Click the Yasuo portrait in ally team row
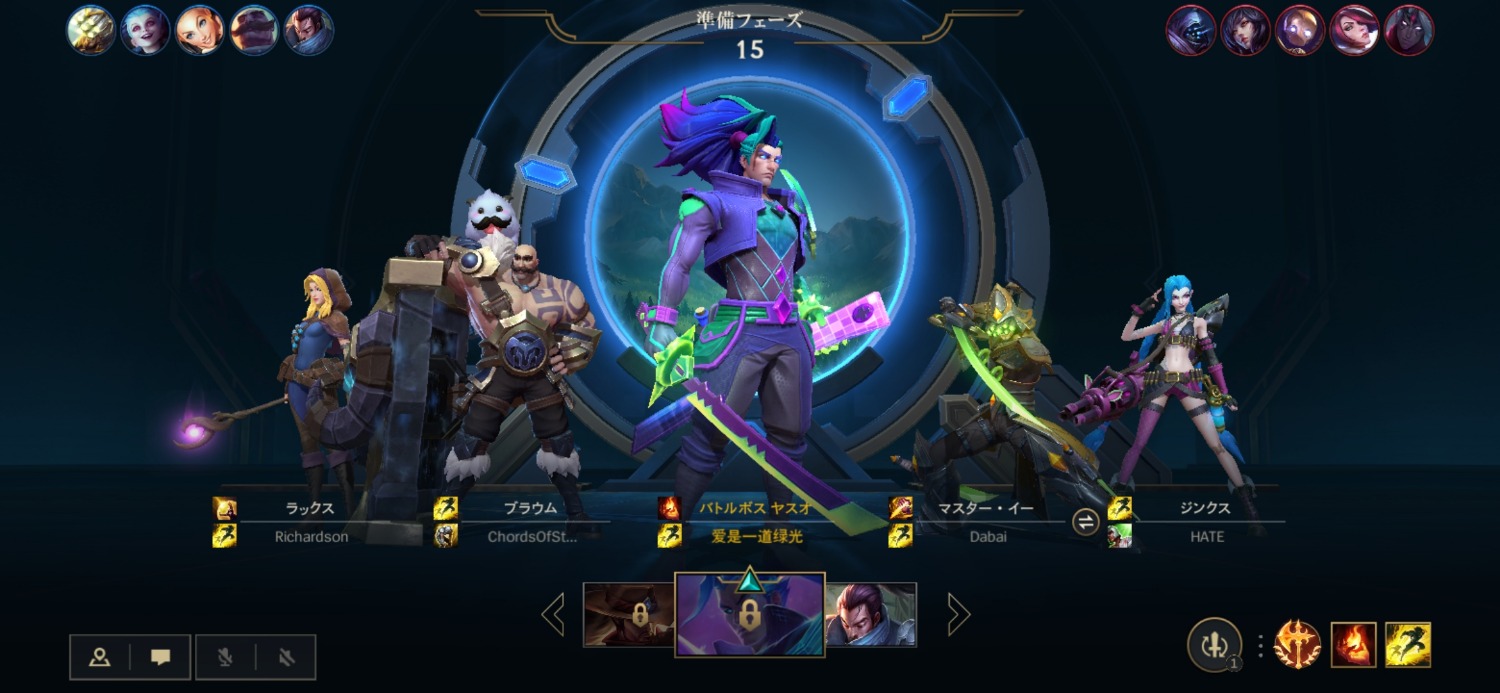Image resolution: width=1500 pixels, height=693 pixels. [x=309, y=30]
